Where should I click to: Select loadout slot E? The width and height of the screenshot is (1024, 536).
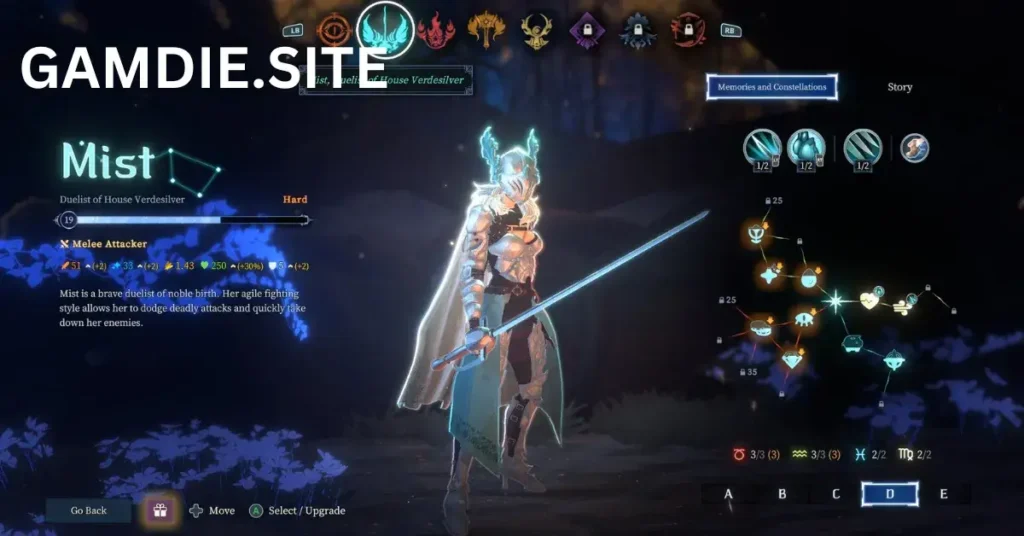[943, 494]
